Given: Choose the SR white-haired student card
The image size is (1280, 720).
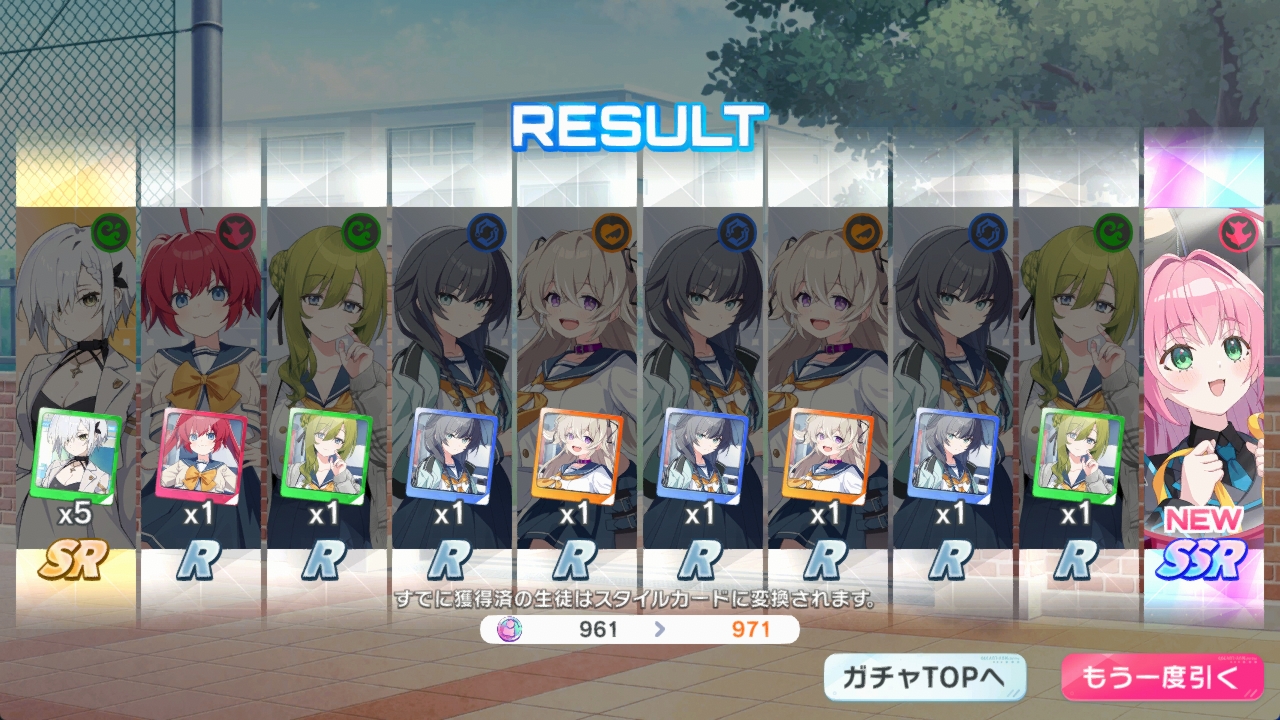Looking at the screenshot, I should tap(76, 390).
